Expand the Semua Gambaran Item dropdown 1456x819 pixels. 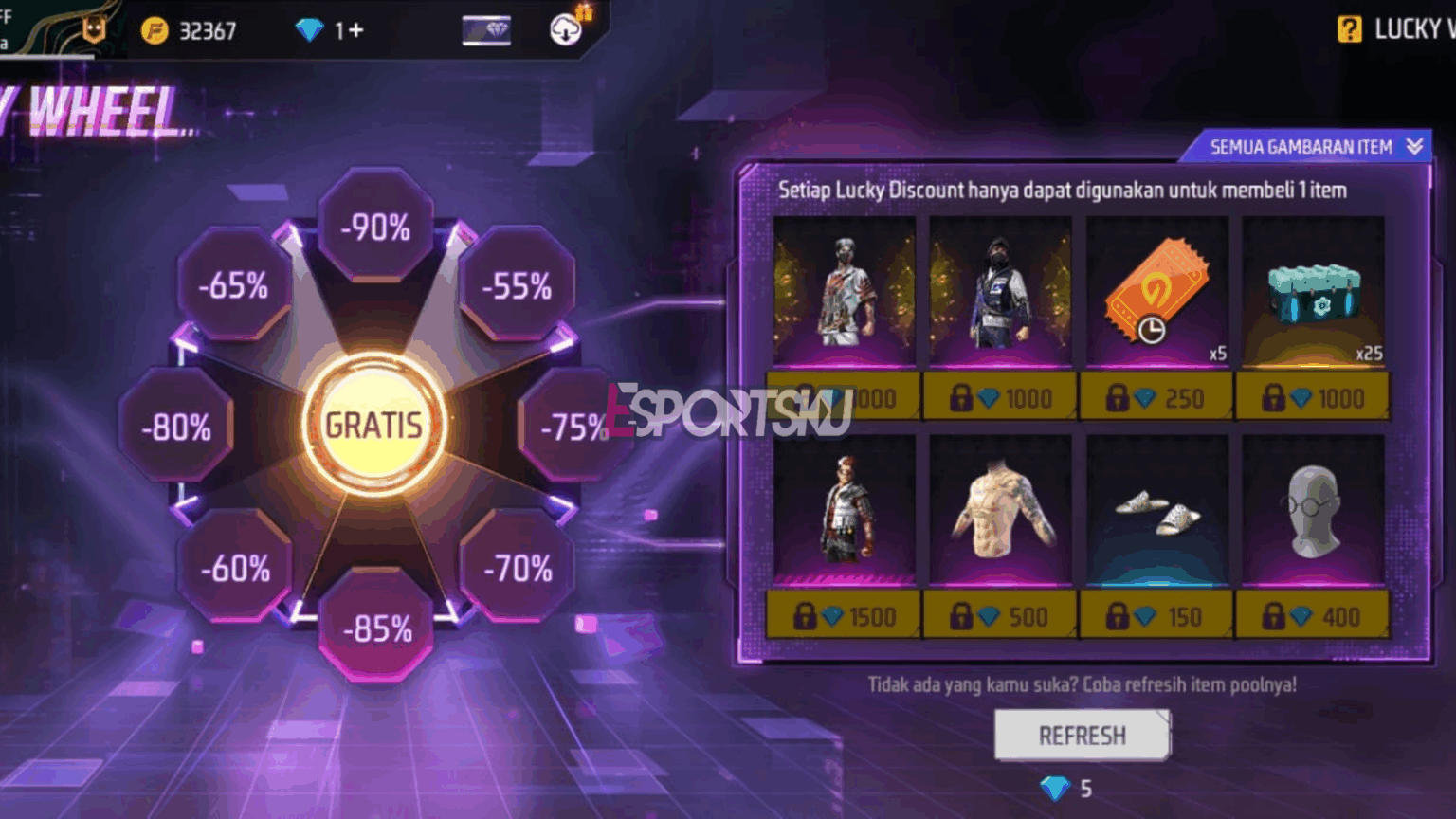[1308, 147]
